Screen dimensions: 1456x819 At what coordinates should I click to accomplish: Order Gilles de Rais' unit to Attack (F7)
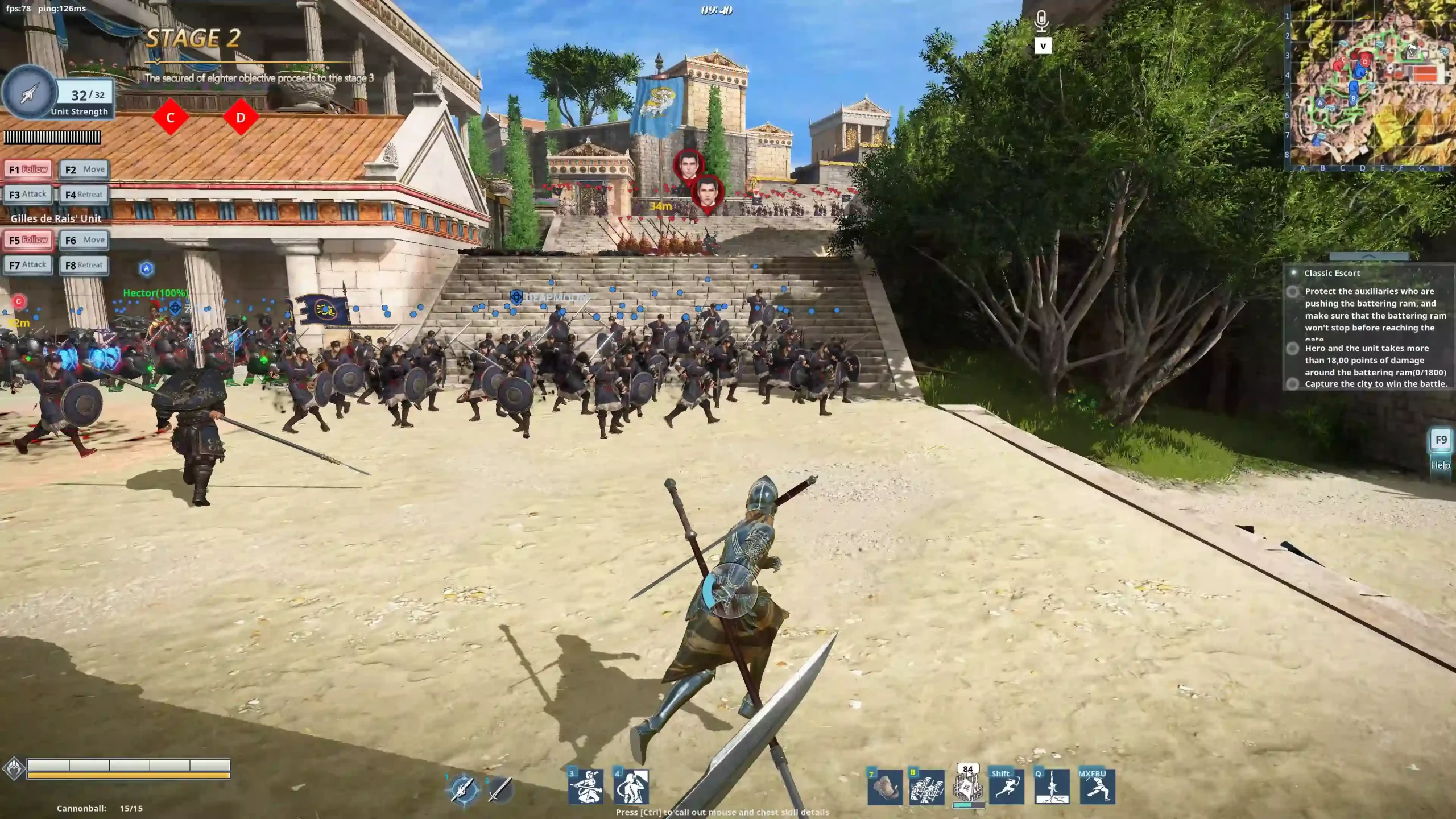[28, 265]
